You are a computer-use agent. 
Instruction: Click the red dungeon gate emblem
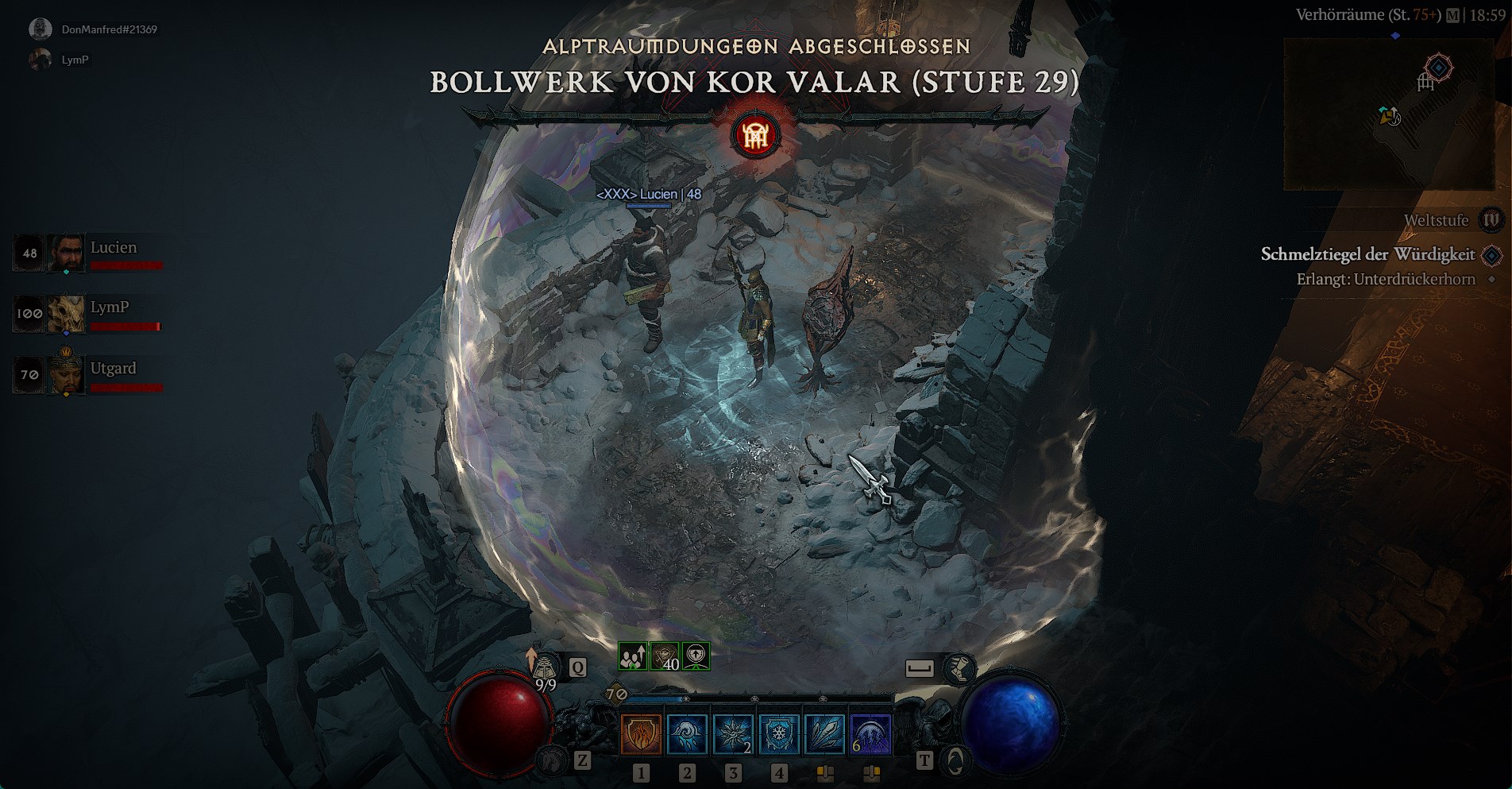click(755, 136)
